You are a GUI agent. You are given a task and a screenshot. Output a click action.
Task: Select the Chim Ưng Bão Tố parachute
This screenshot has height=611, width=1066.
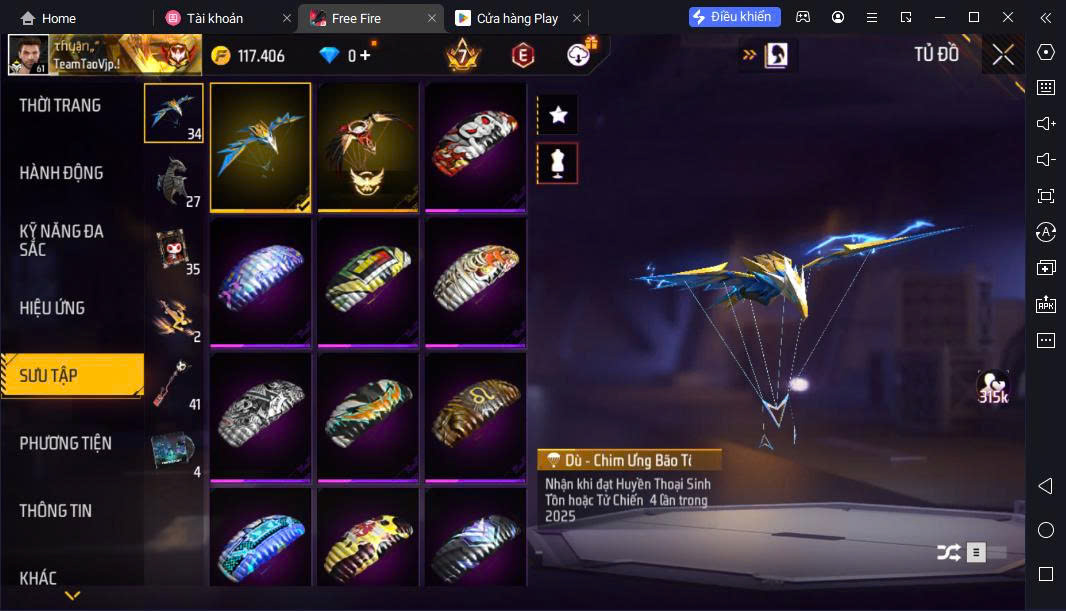click(260, 146)
